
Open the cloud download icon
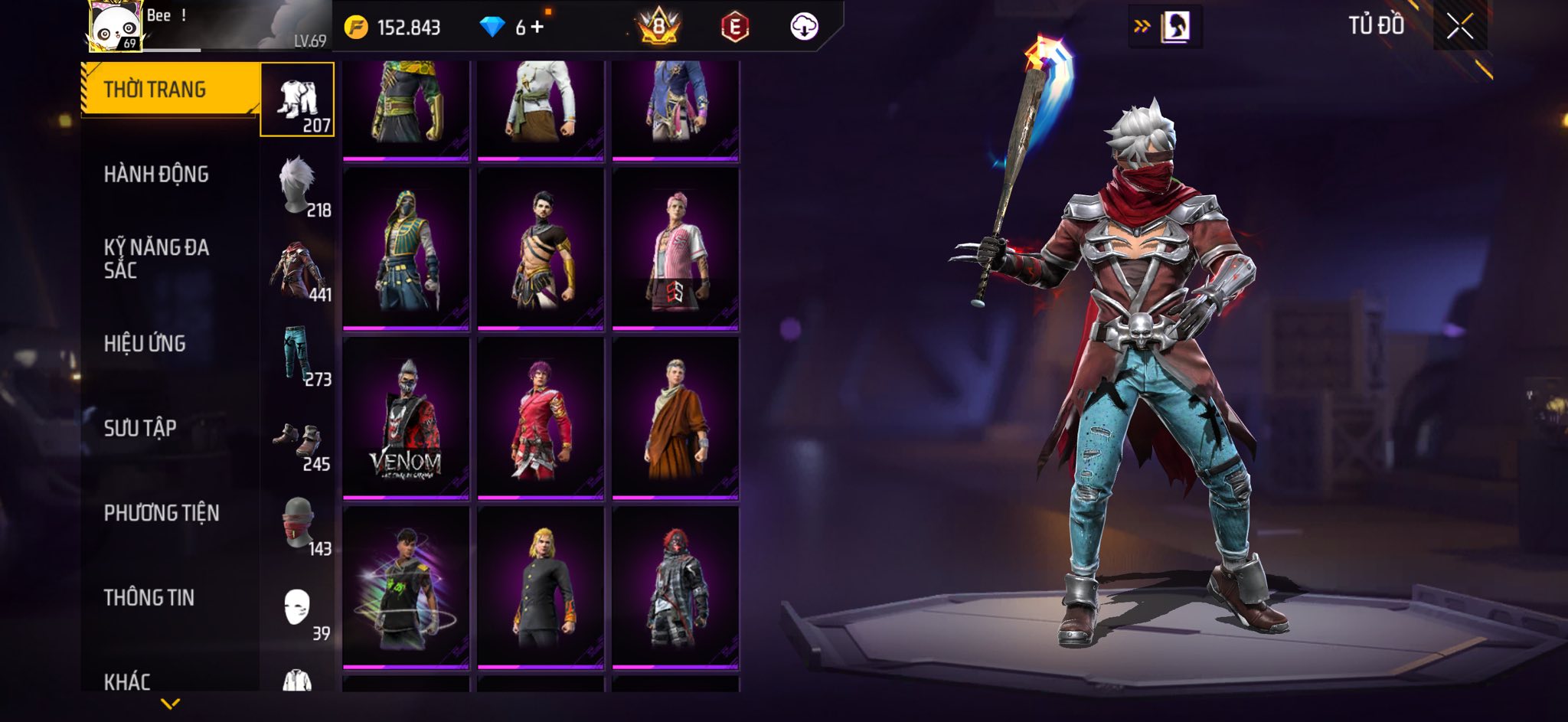tap(804, 27)
